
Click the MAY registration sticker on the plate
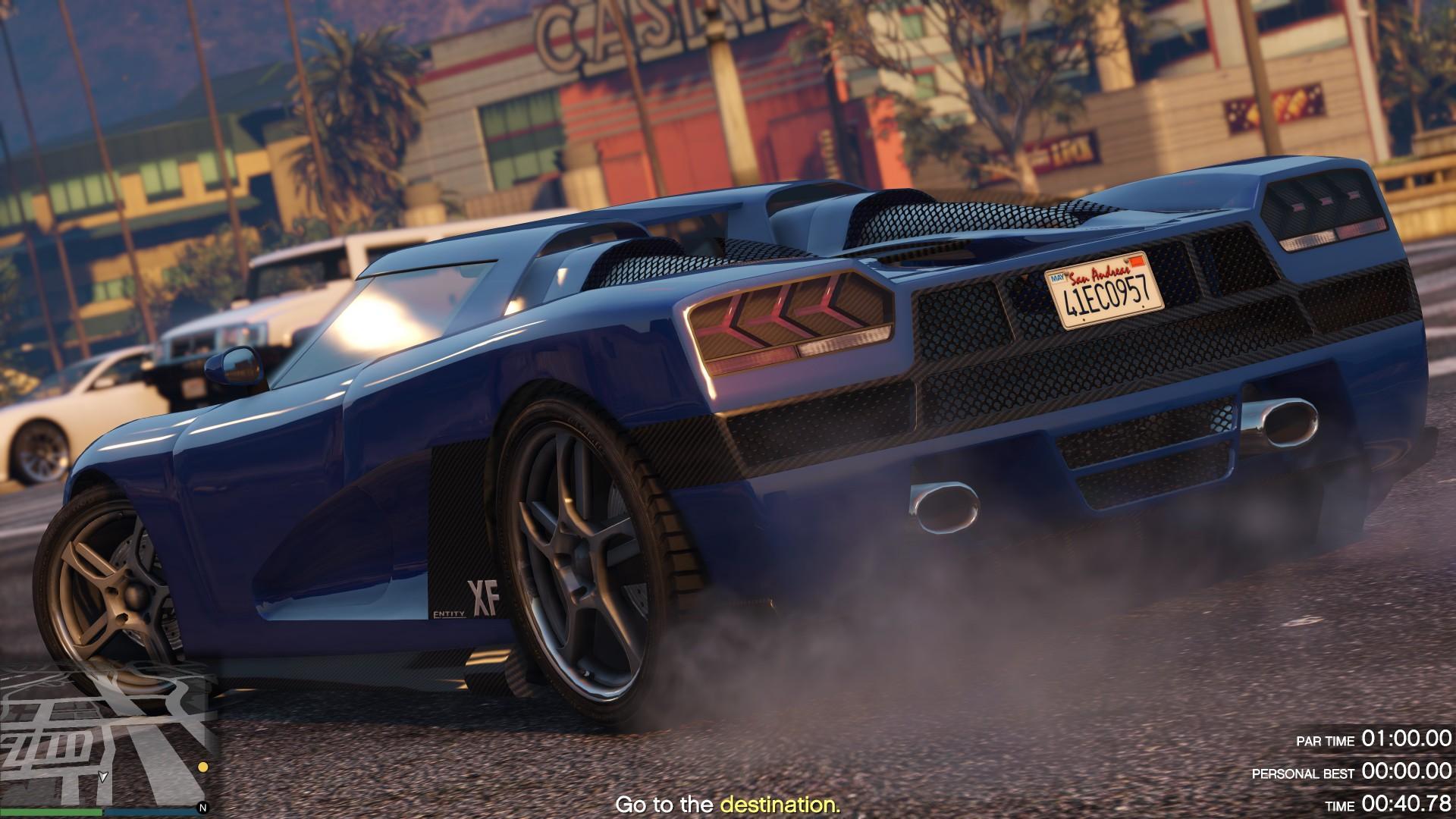click(x=1057, y=276)
